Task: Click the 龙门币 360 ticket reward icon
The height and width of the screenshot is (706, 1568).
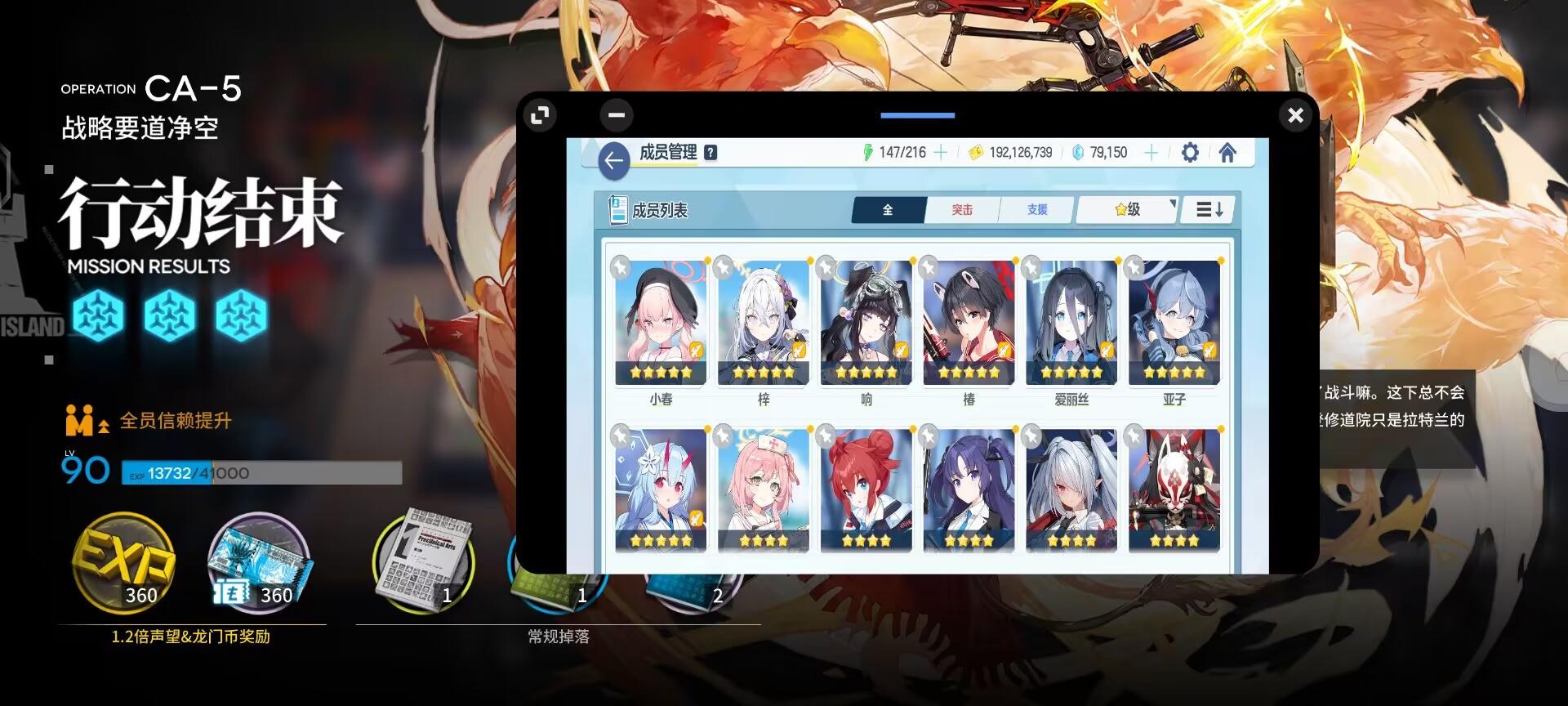Action: [260, 564]
